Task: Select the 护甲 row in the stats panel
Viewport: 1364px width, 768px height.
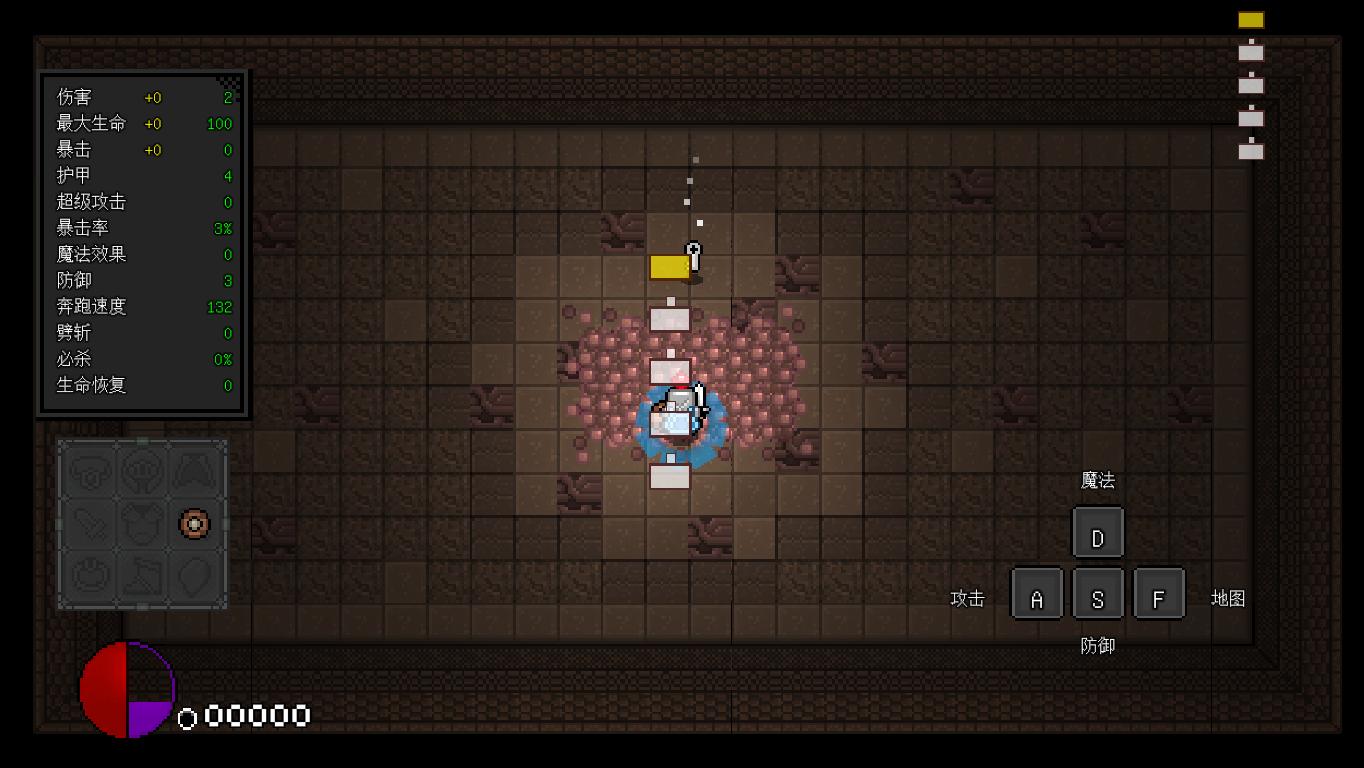Action: pos(140,176)
